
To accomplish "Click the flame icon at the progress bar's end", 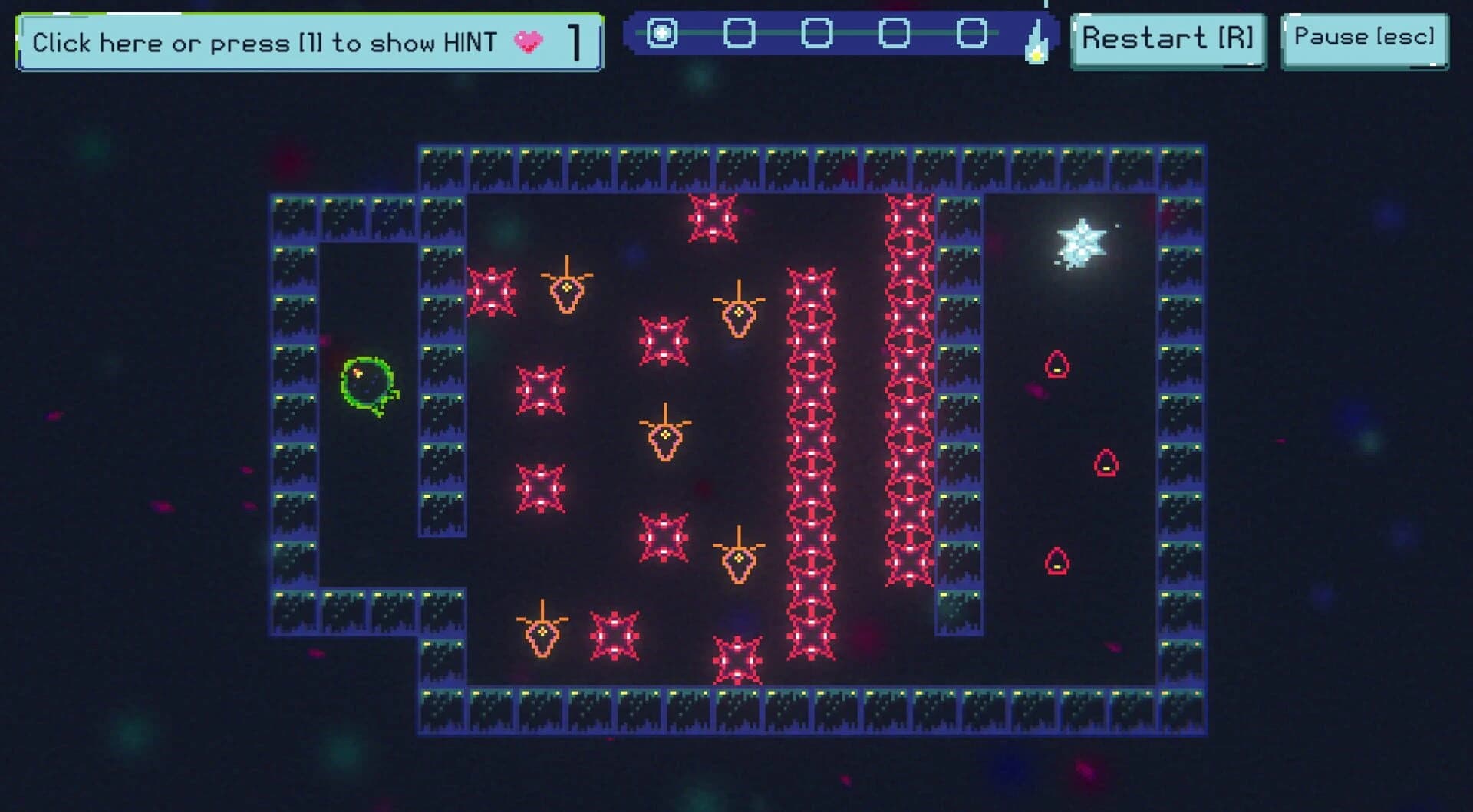I will [1036, 38].
